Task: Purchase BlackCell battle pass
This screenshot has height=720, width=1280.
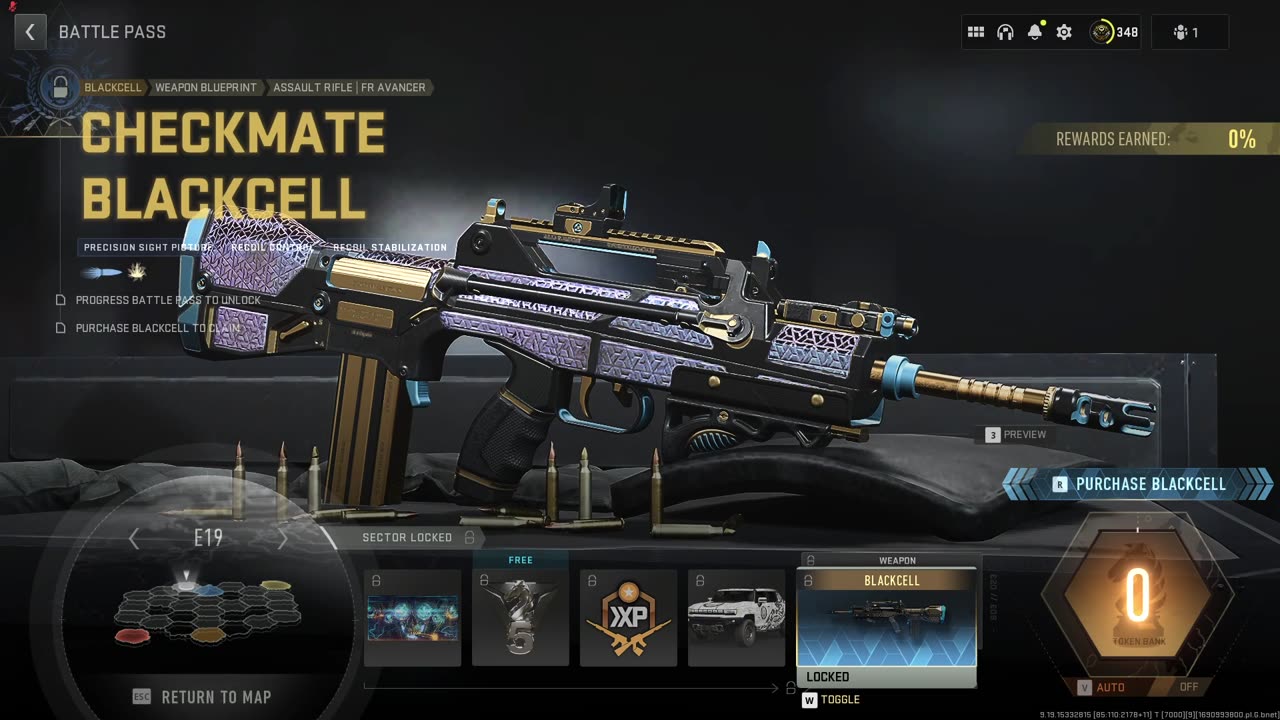Action: (x=1139, y=484)
